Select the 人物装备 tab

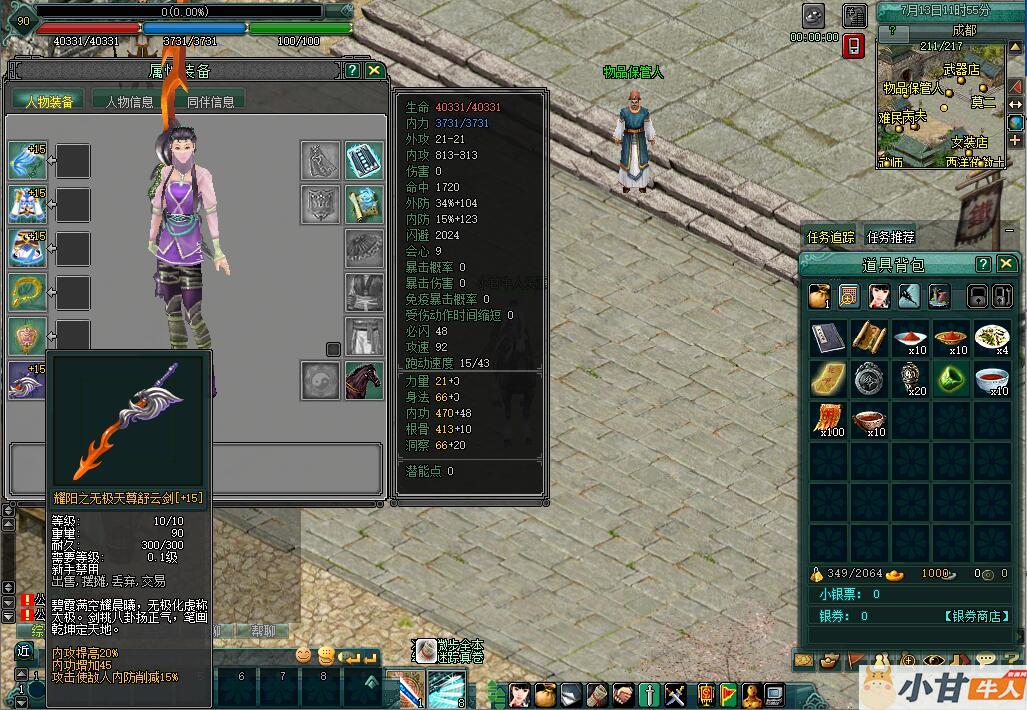click(48, 101)
